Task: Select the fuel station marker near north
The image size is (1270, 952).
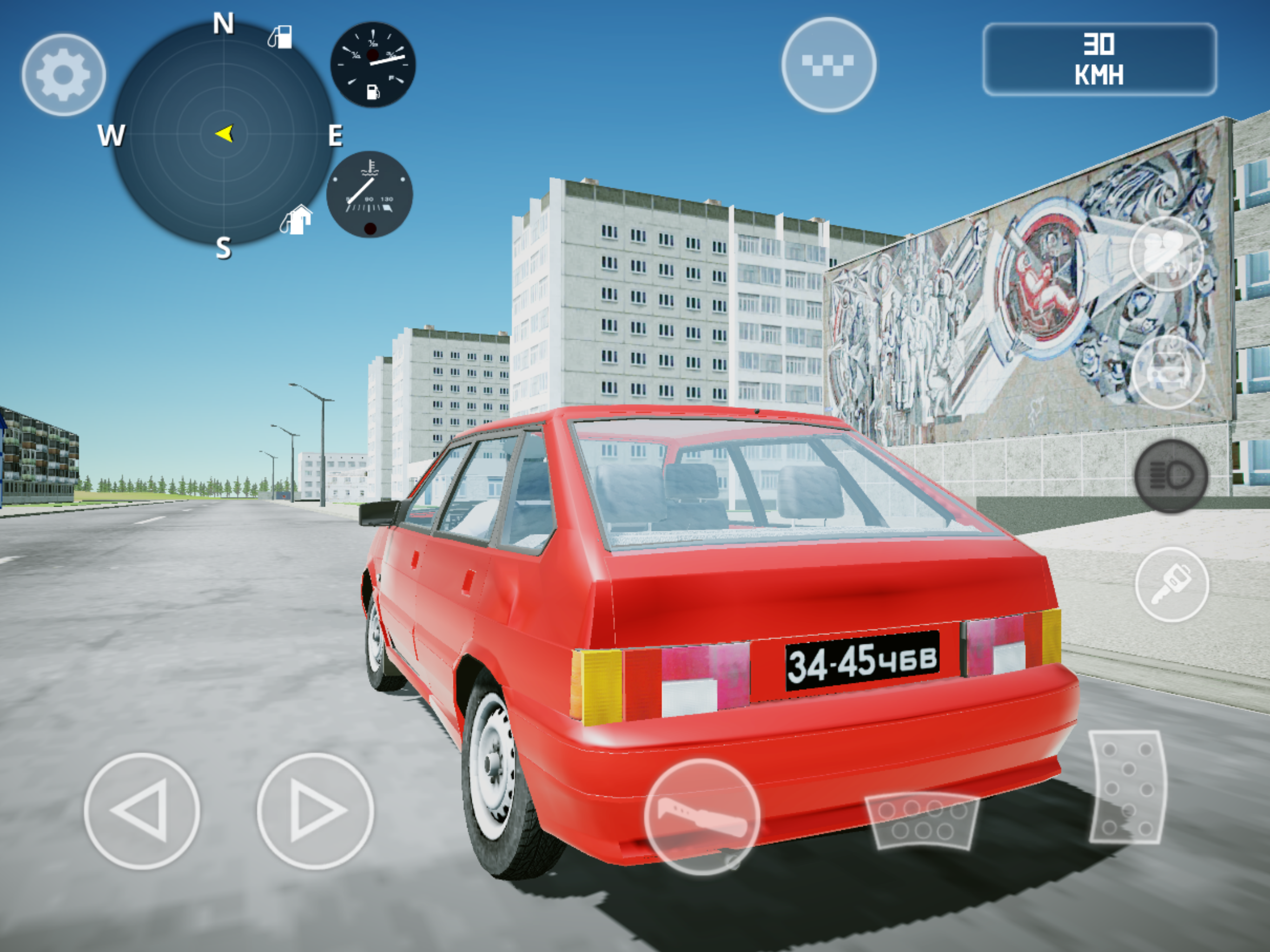Action: [280, 37]
